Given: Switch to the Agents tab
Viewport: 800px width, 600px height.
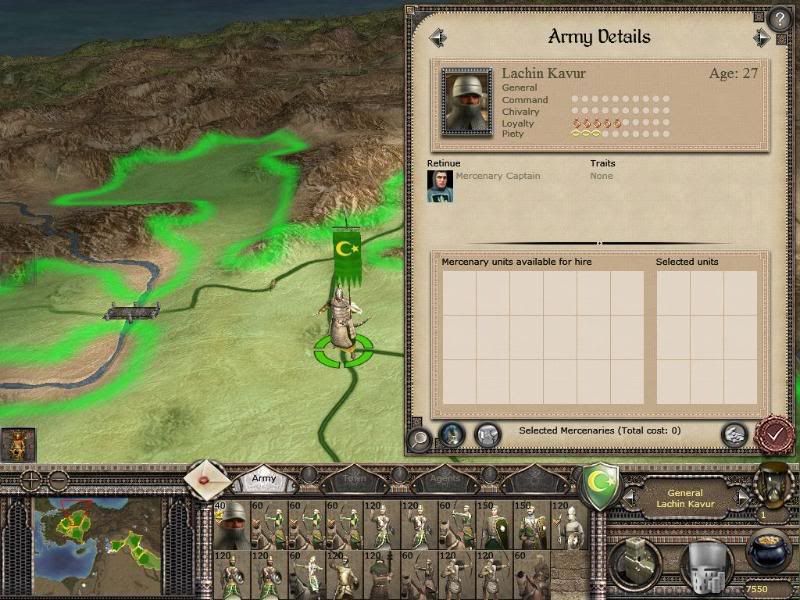Looking at the screenshot, I should click(442, 480).
